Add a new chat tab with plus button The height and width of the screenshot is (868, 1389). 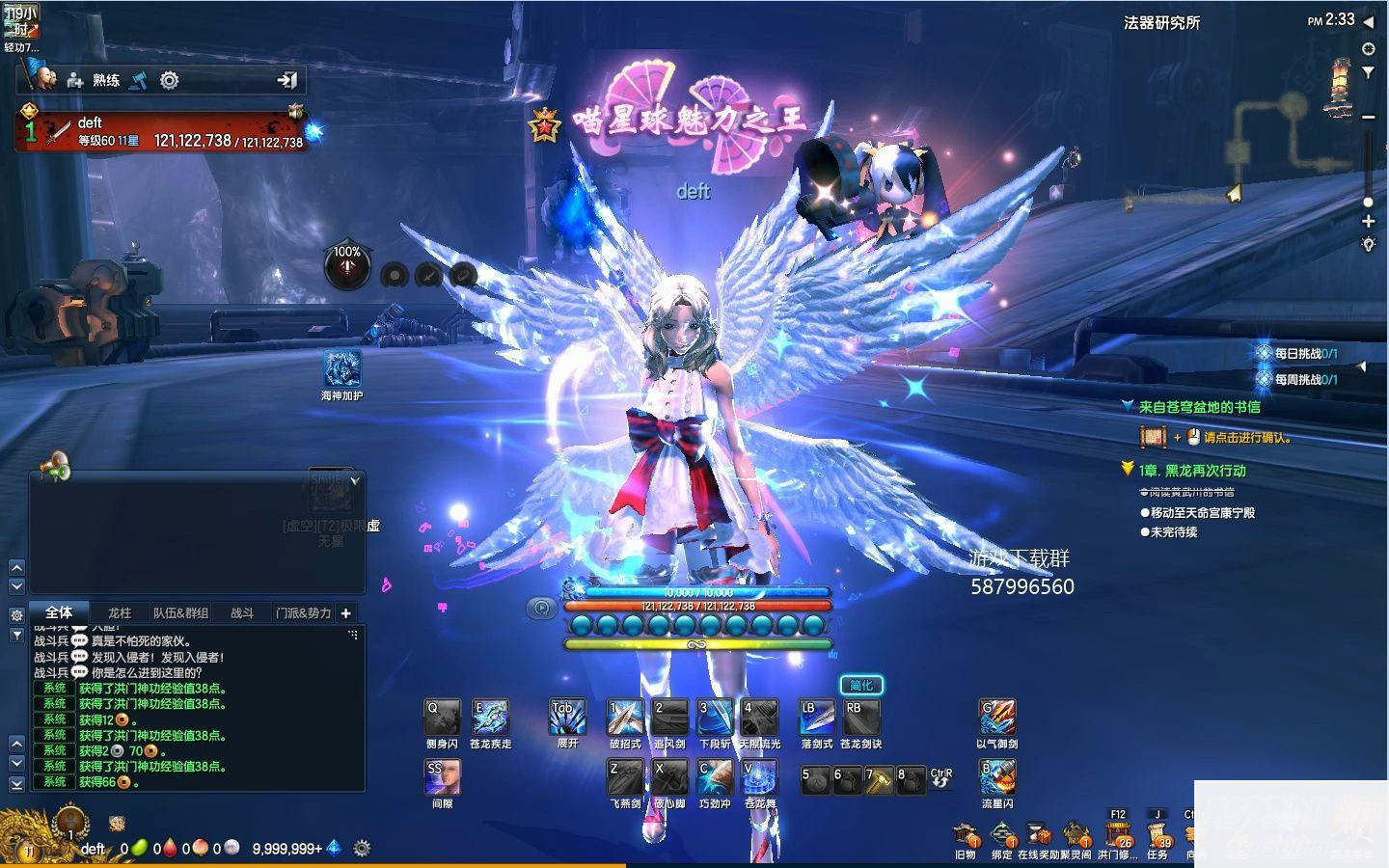[x=346, y=612]
